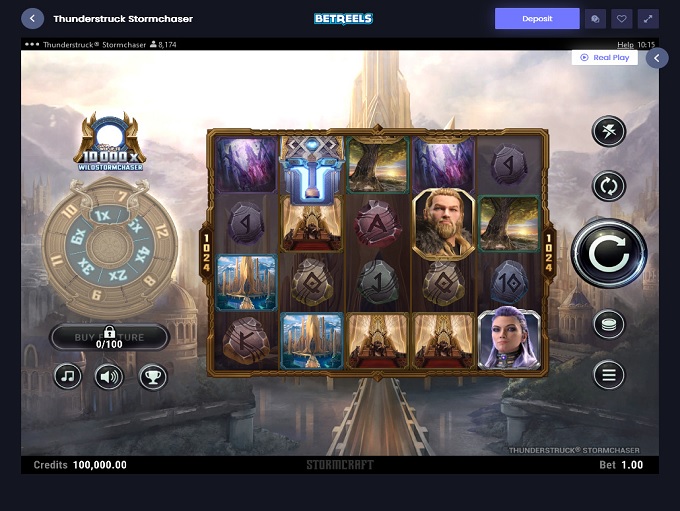Open the bet options coin stack button
The image size is (680, 511).
[608, 323]
